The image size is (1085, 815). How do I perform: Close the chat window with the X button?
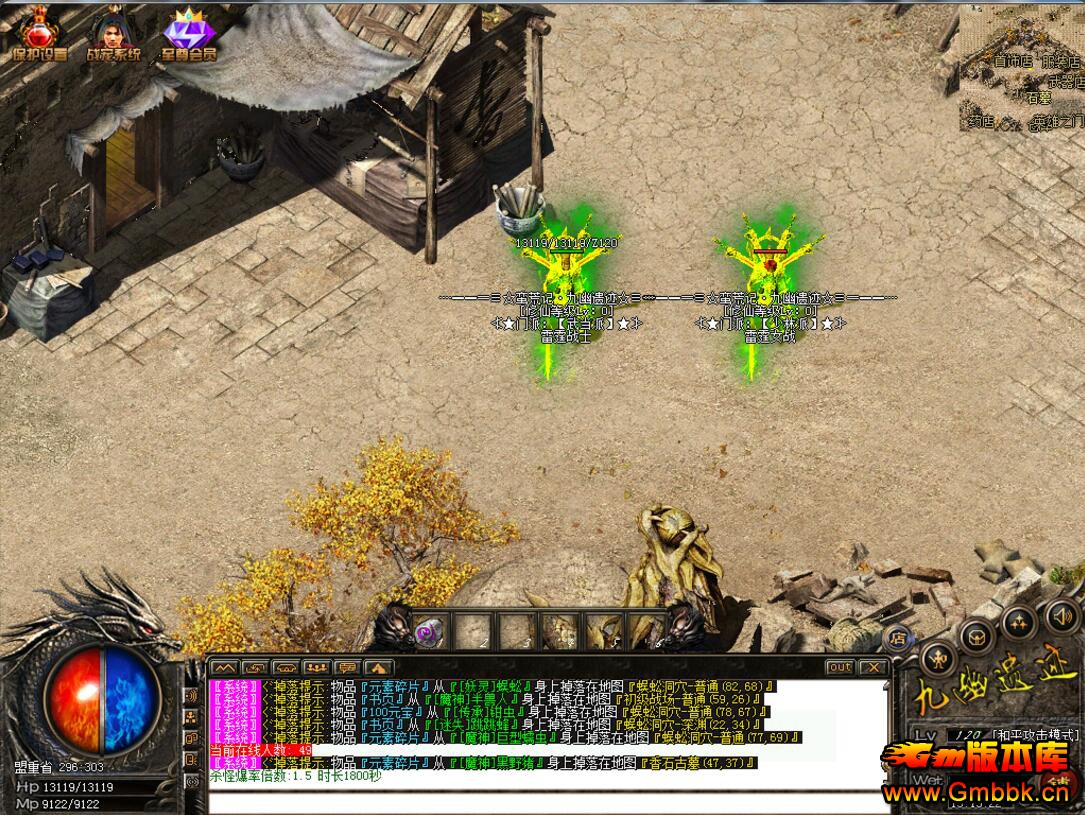coord(873,667)
